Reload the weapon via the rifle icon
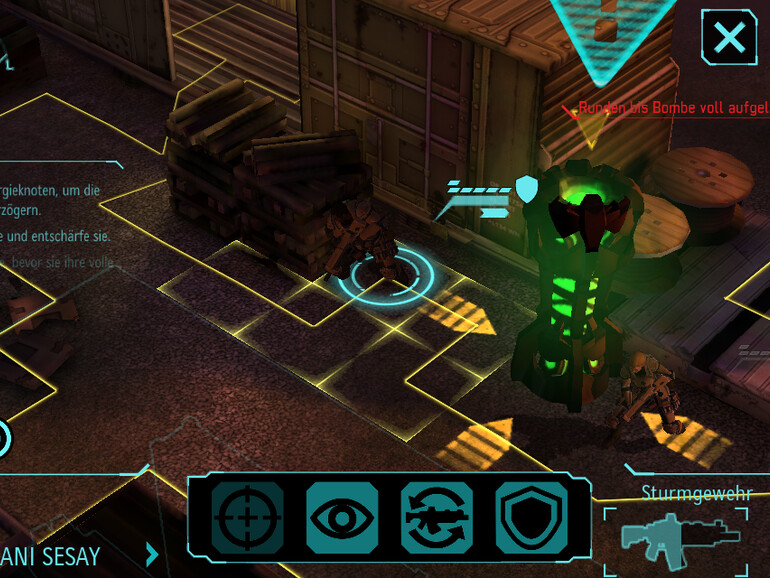Screen dimensions: 770x578 coord(437,517)
